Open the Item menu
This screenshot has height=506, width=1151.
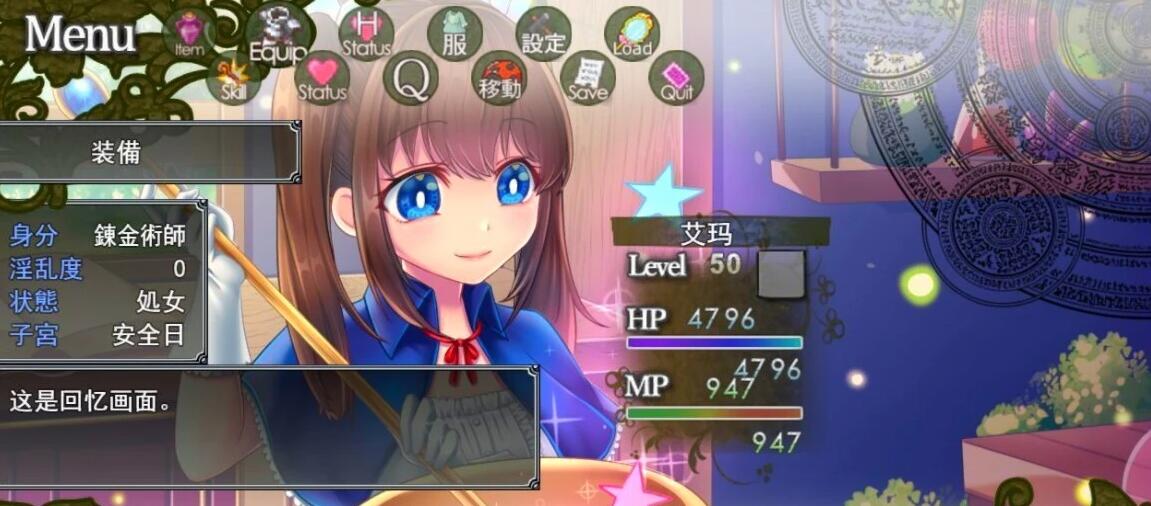tap(189, 34)
